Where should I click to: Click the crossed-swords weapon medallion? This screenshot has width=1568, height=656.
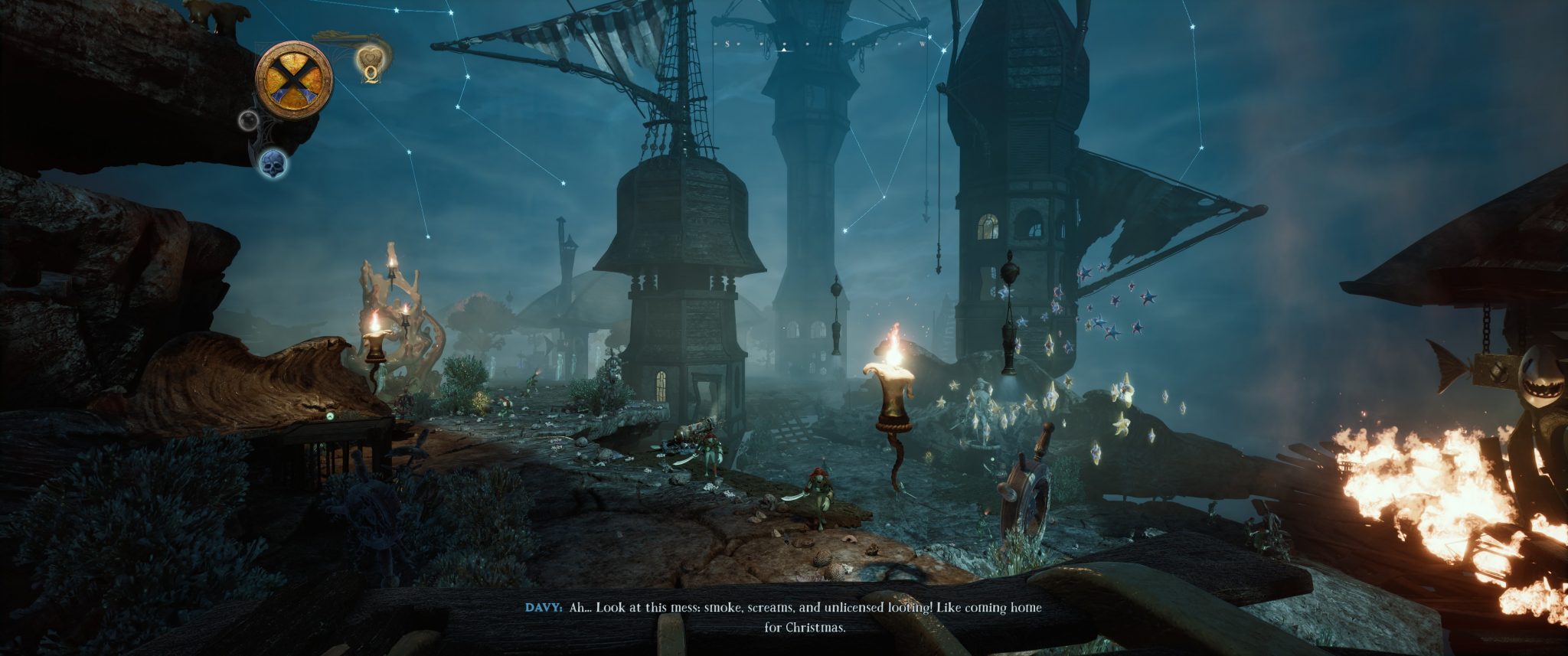[x=294, y=79]
